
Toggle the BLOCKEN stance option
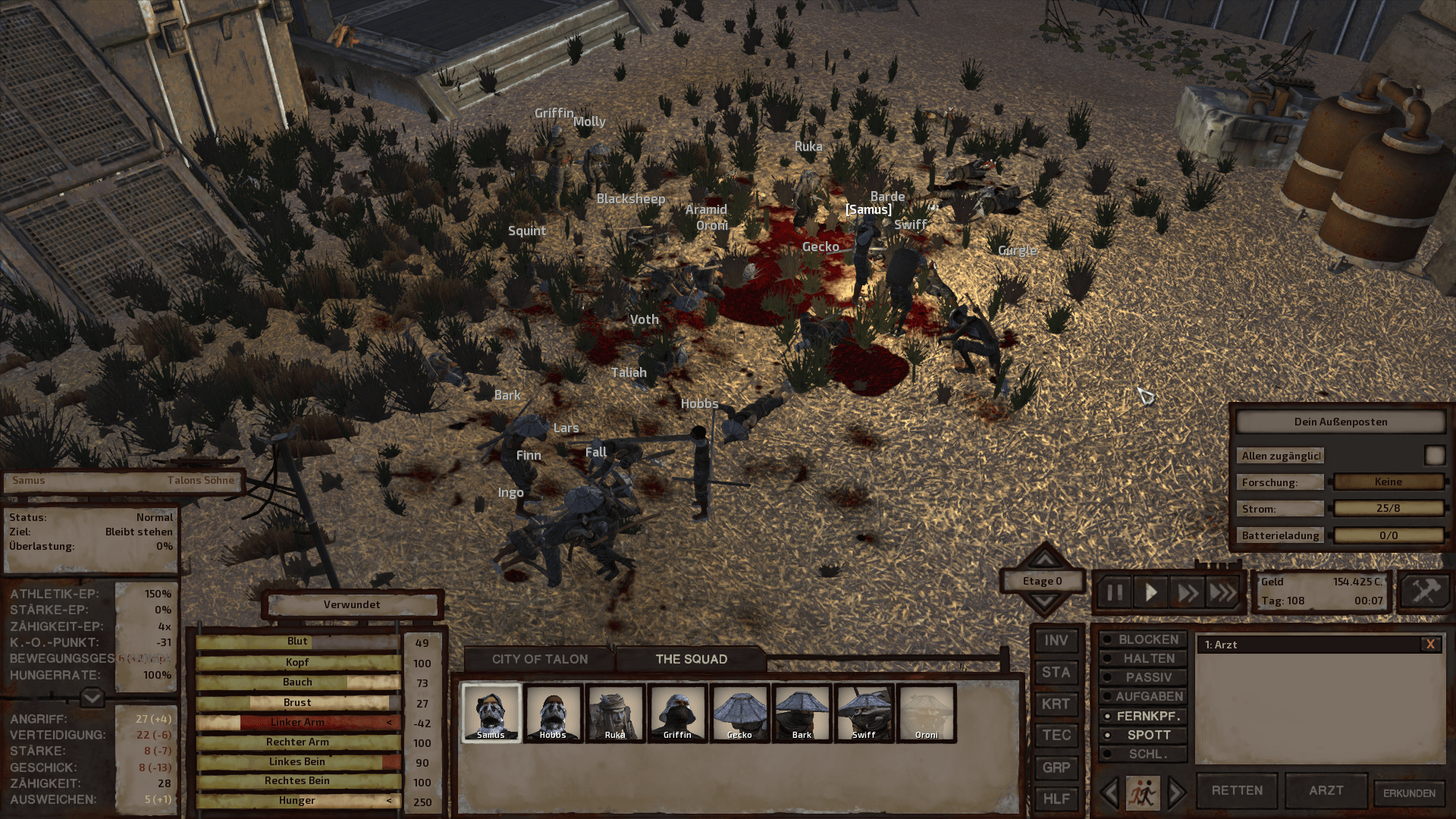point(1143,640)
